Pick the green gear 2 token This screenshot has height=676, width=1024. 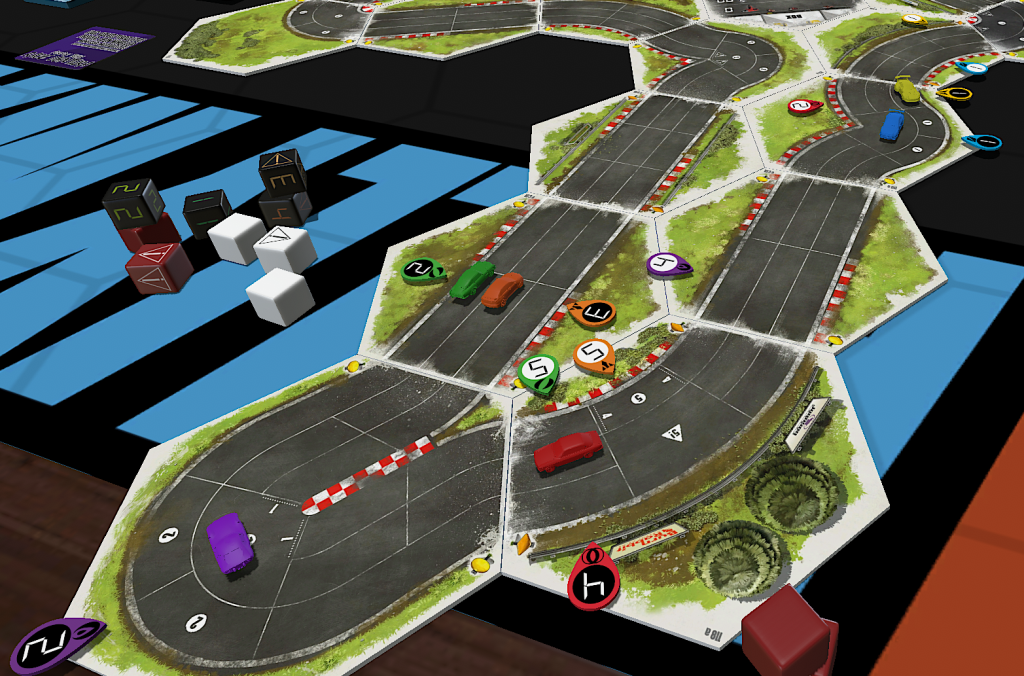[423, 269]
